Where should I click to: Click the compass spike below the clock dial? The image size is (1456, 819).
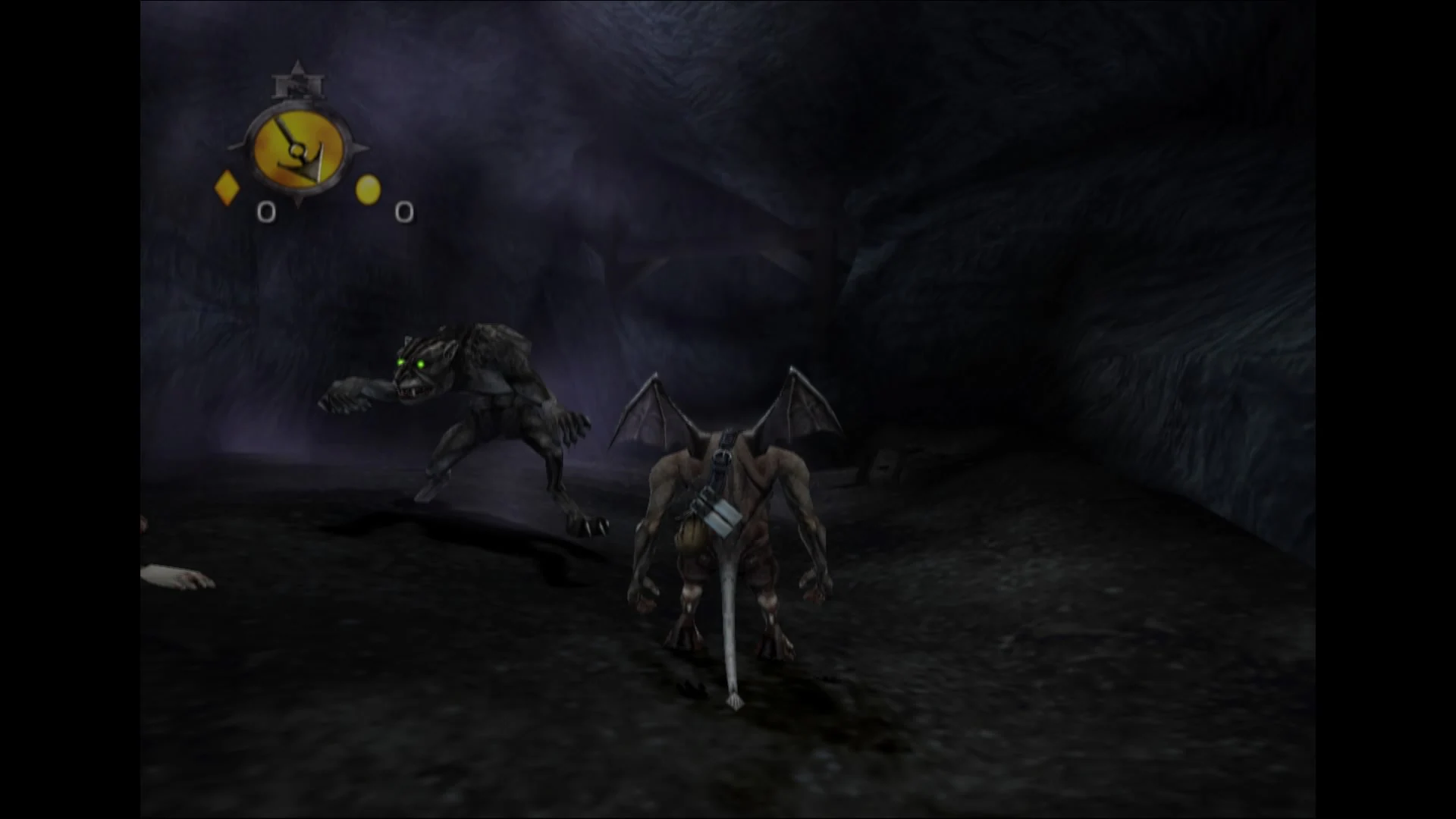[x=299, y=199]
